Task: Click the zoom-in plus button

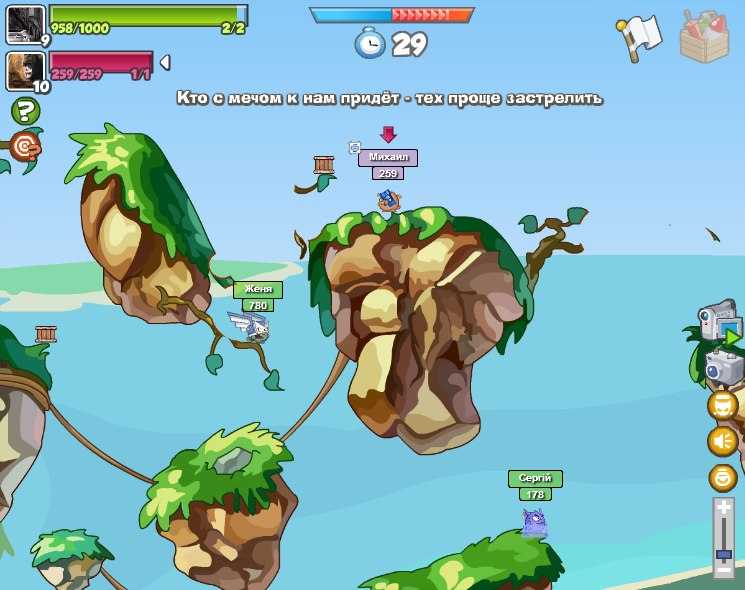Action: point(724,509)
